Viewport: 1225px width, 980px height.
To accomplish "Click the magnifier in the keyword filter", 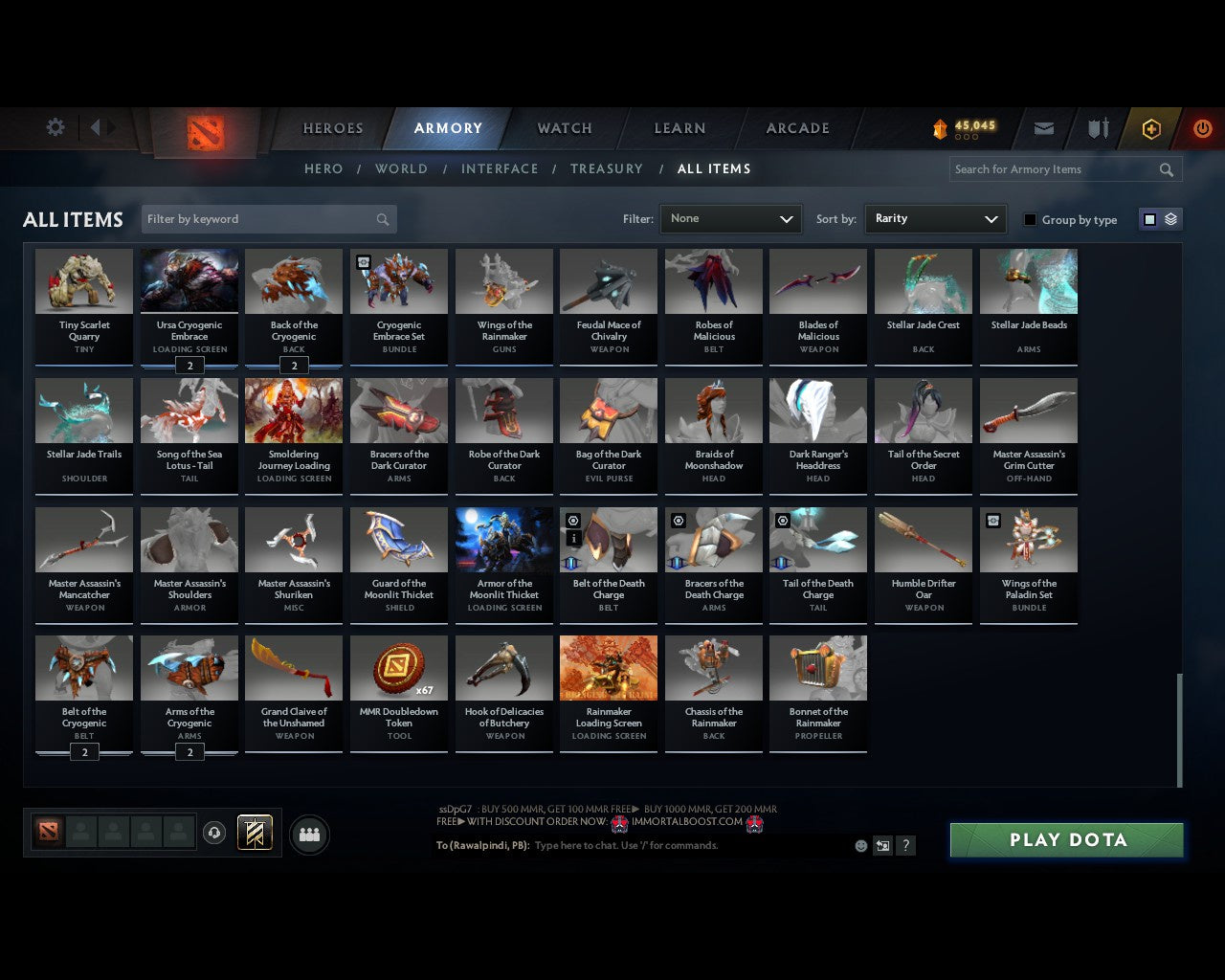I will coord(383,219).
